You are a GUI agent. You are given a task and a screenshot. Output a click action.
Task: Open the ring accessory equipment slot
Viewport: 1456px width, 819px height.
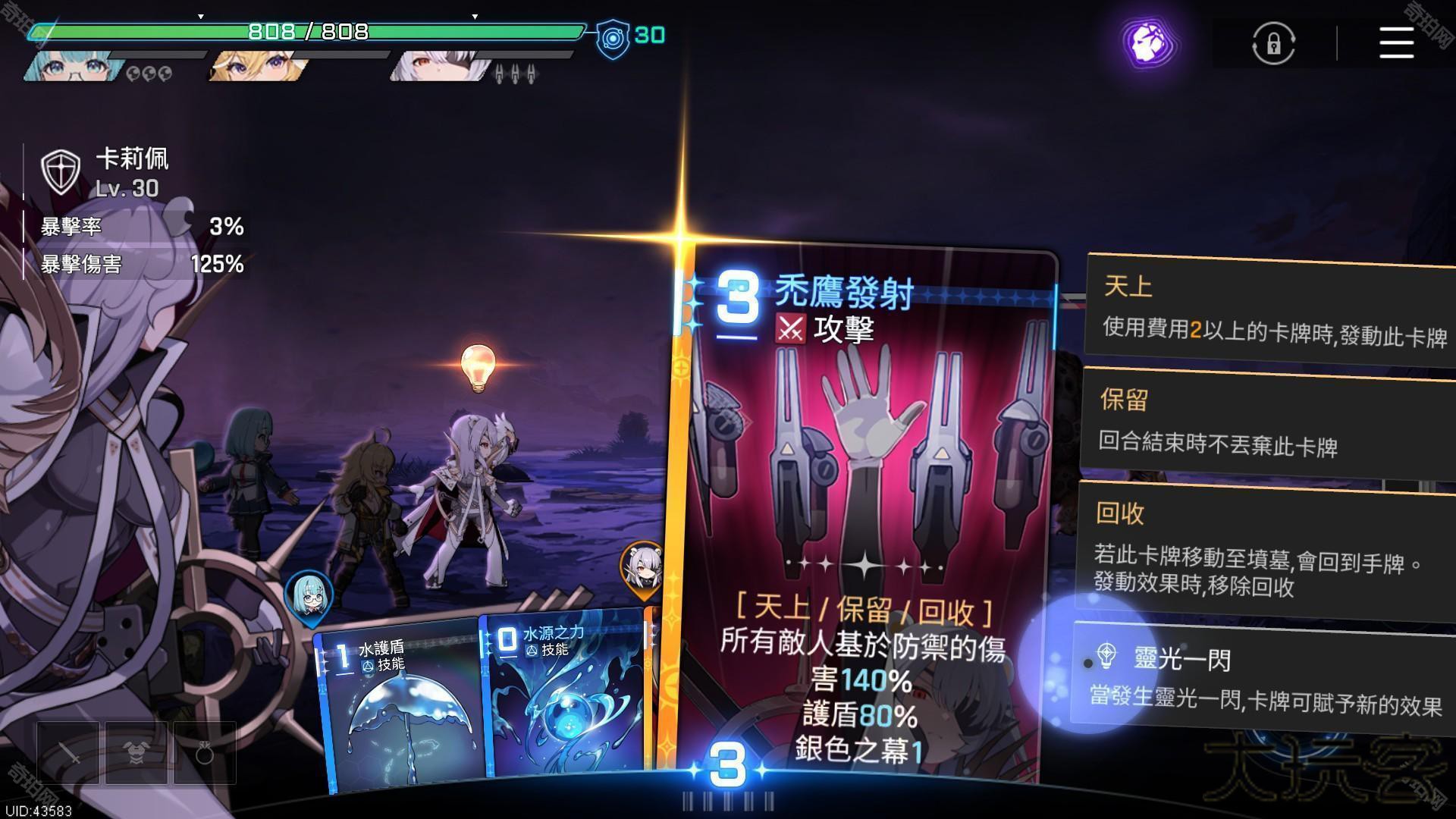pos(204,753)
